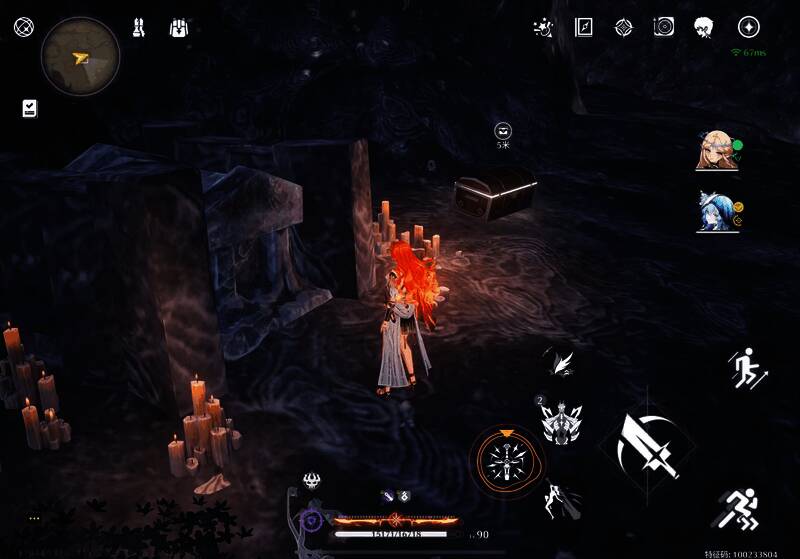Select the twin-figure icon left of the backpack
The height and width of the screenshot is (559, 800).
[139, 28]
